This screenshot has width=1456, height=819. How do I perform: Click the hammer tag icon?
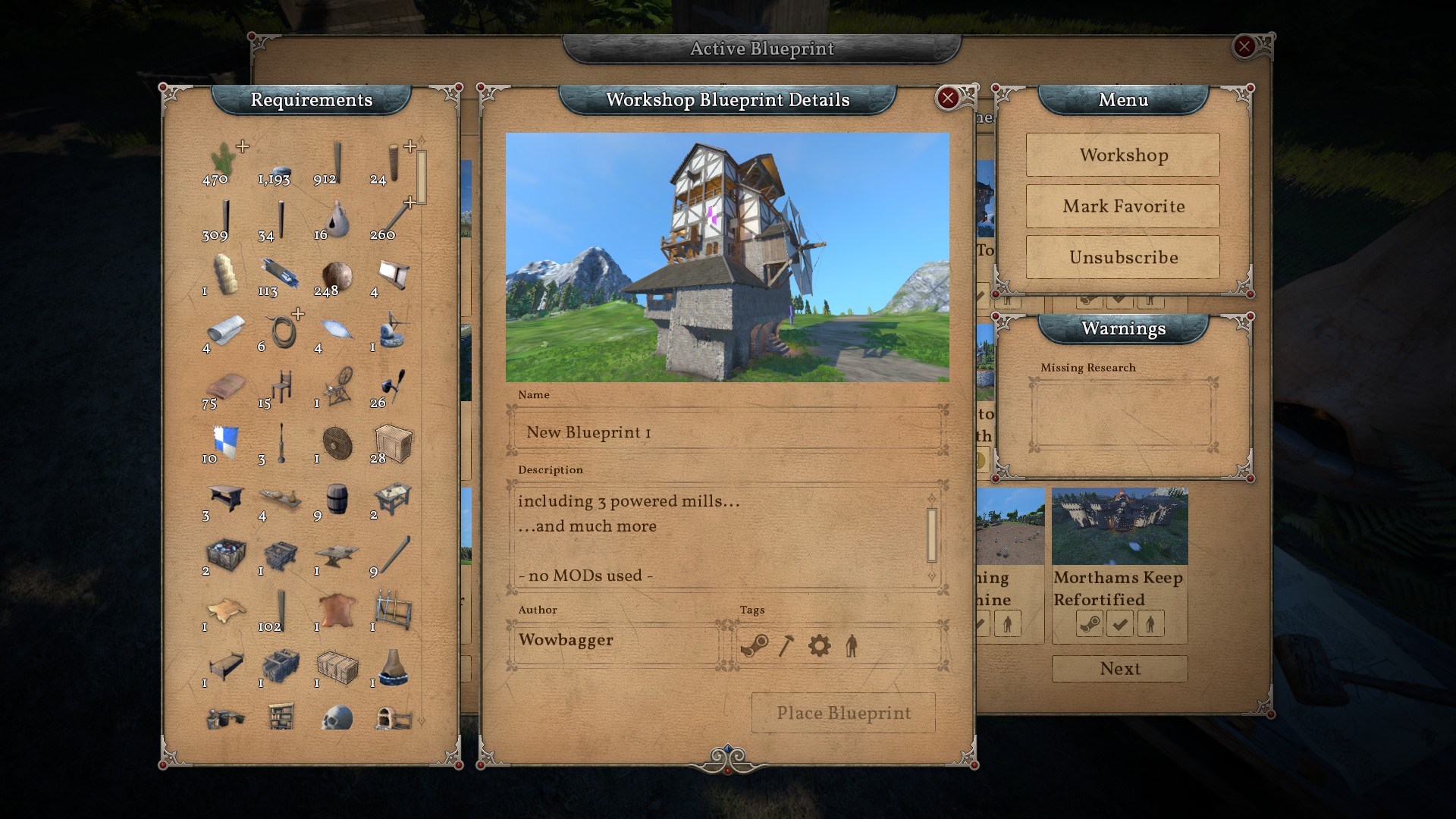pos(786,646)
